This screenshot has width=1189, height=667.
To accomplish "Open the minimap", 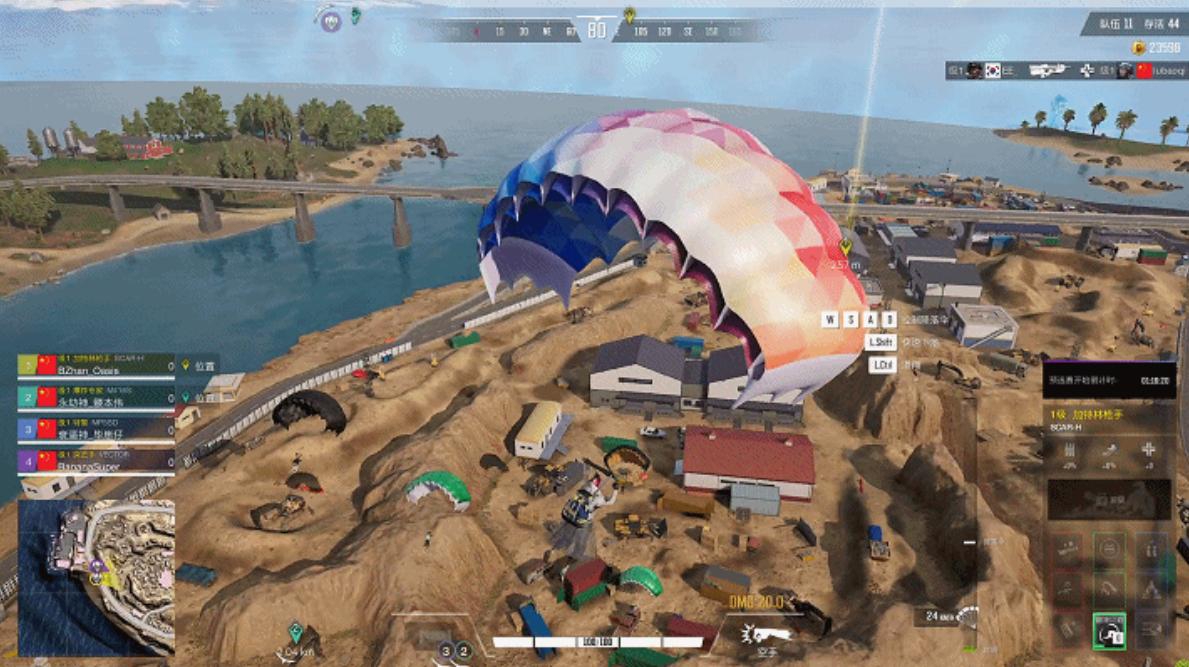I will click(x=96, y=577).
